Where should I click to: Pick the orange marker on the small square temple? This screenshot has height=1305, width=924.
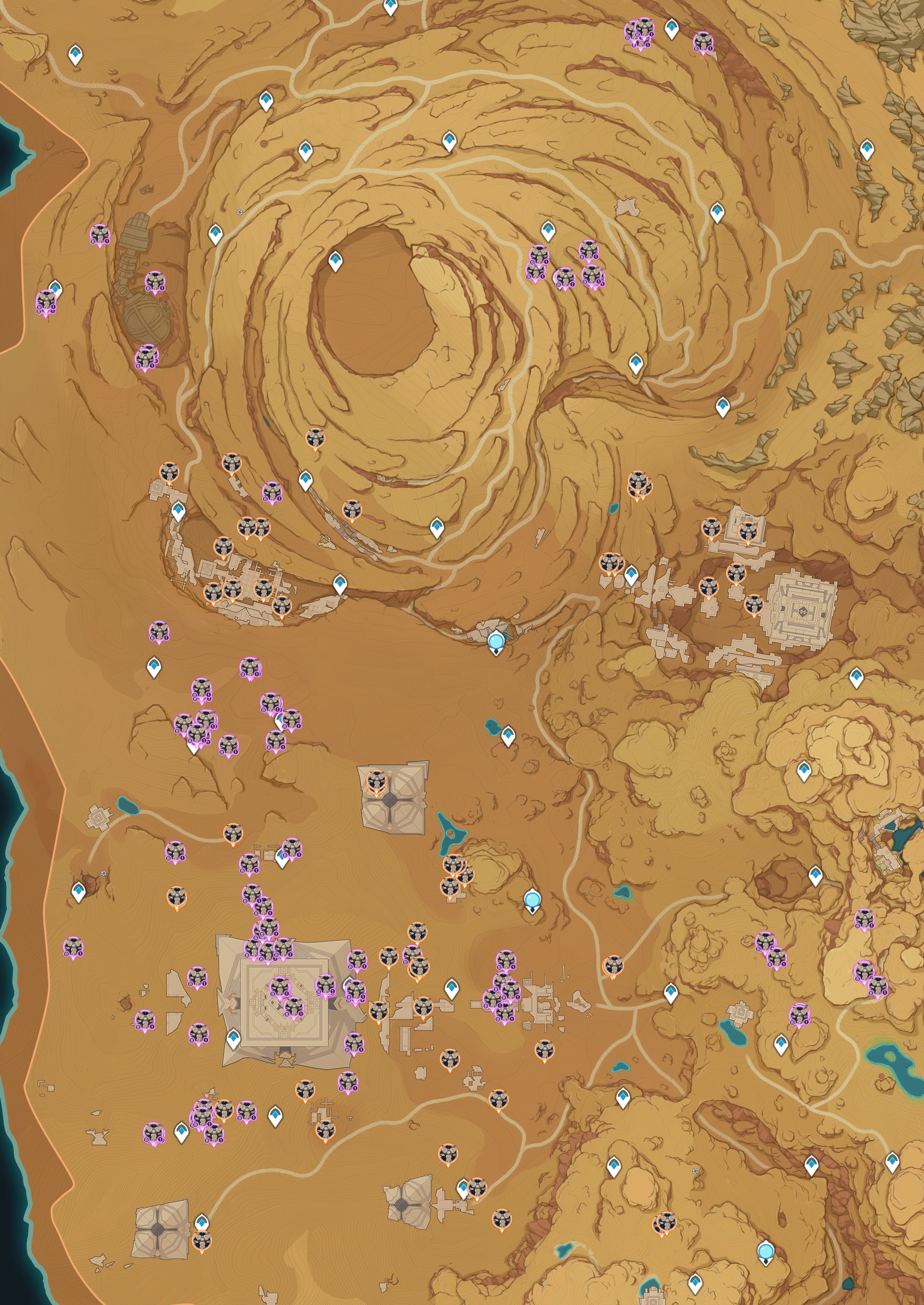click(x=747, y=531)
